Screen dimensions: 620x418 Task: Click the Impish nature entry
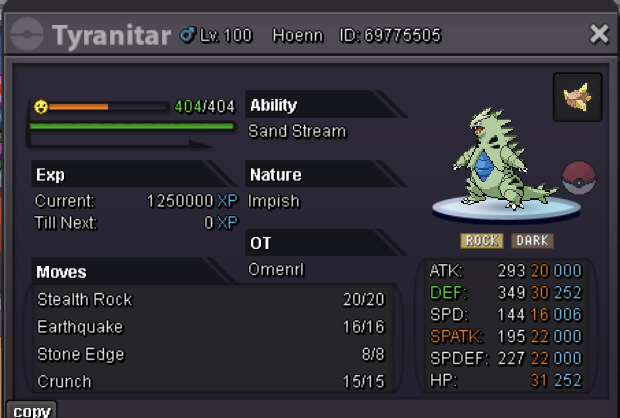tap(274, 200)
